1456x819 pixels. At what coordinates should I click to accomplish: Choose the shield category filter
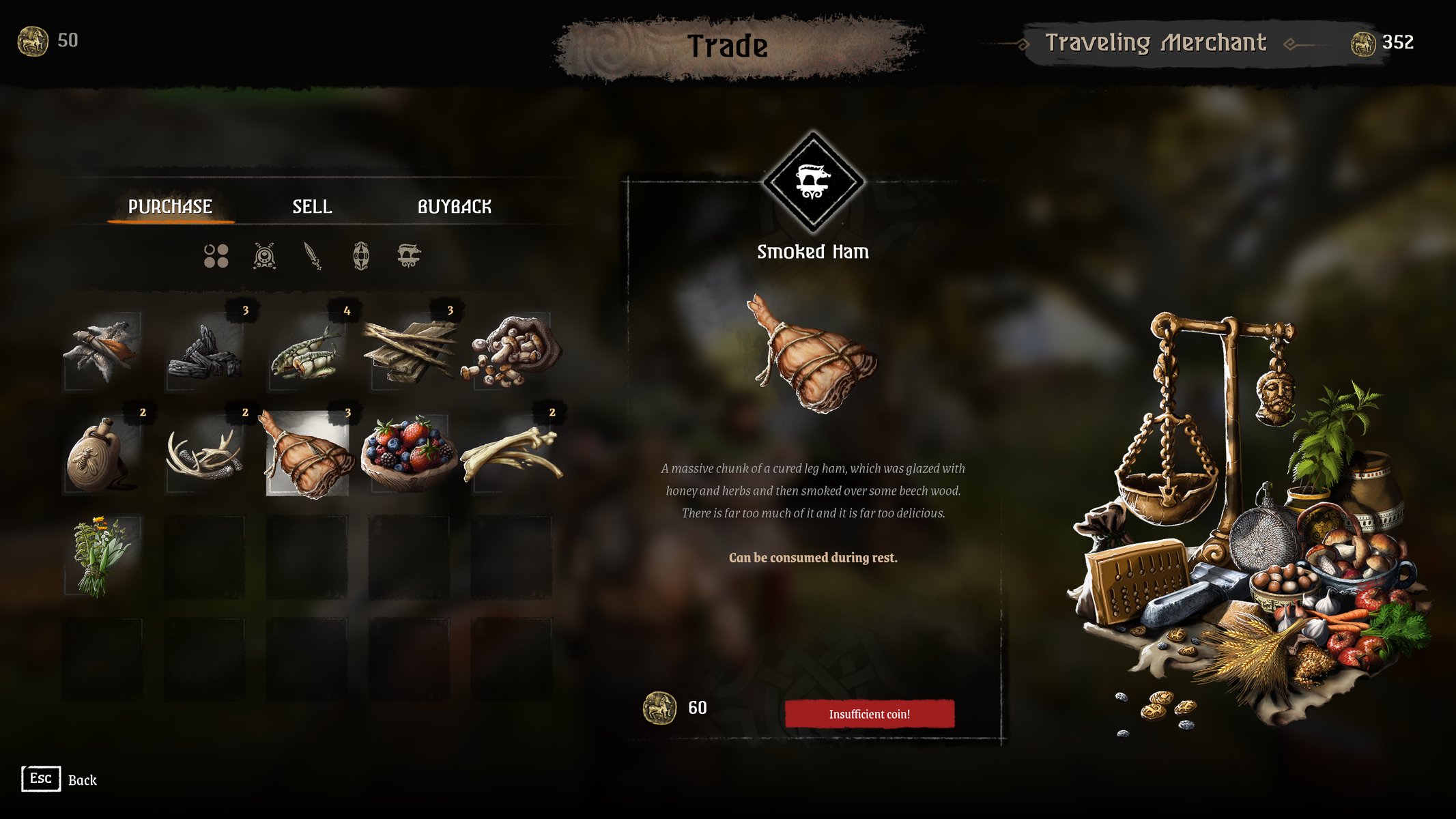coord(361,256)
